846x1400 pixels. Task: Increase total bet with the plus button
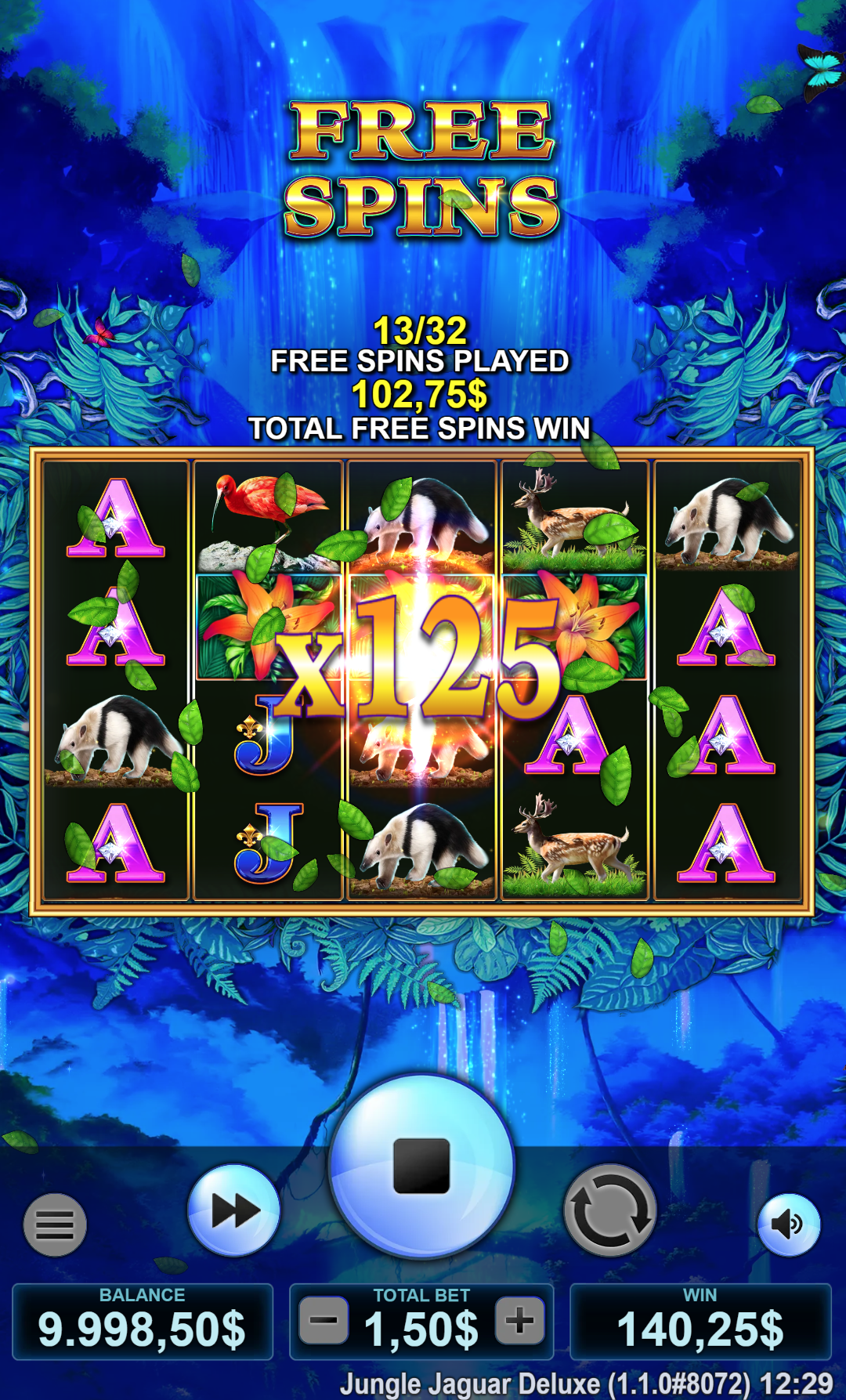(519, 1321)
